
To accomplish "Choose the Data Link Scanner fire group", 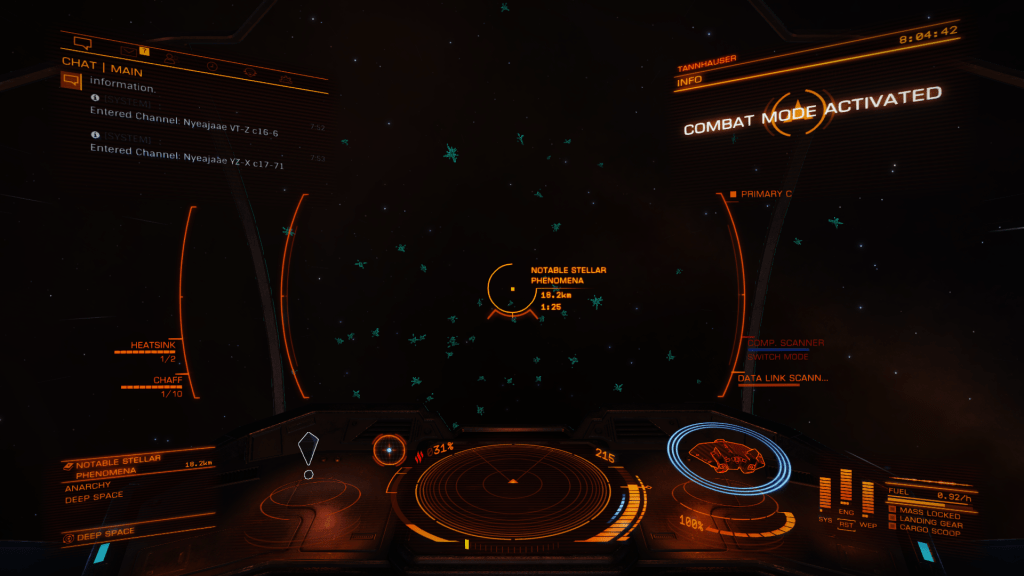I will pyautogui.click(x=783, y=378).
